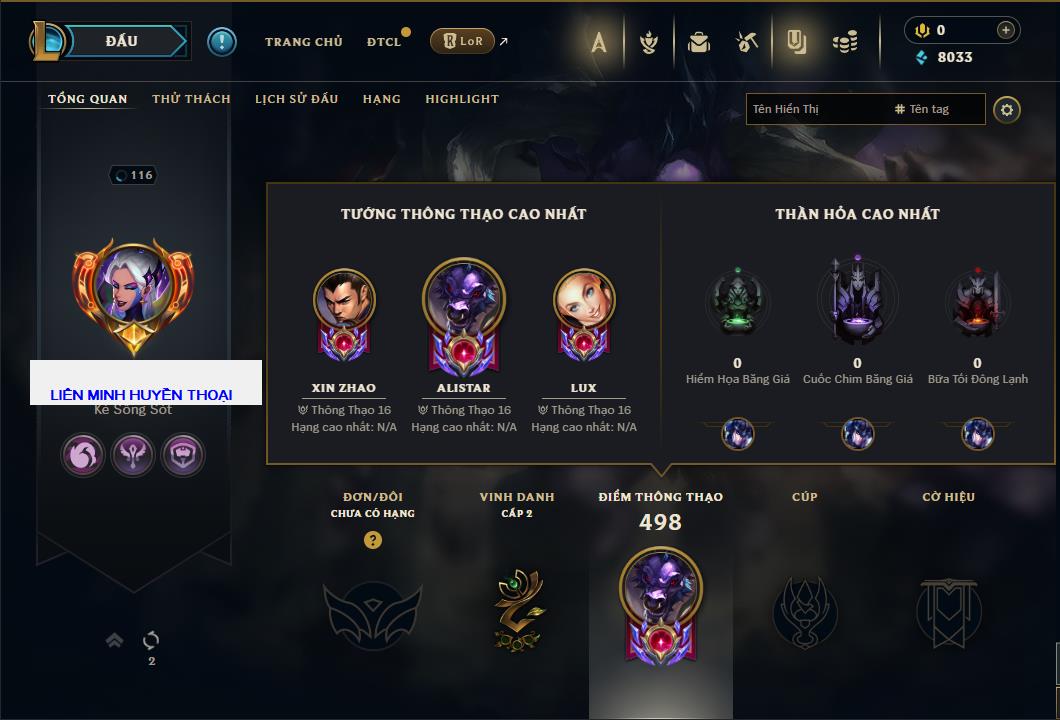Select Xin Zhao mastery portrait
This screenshot has height=720, width=1060.
point(344,299)
